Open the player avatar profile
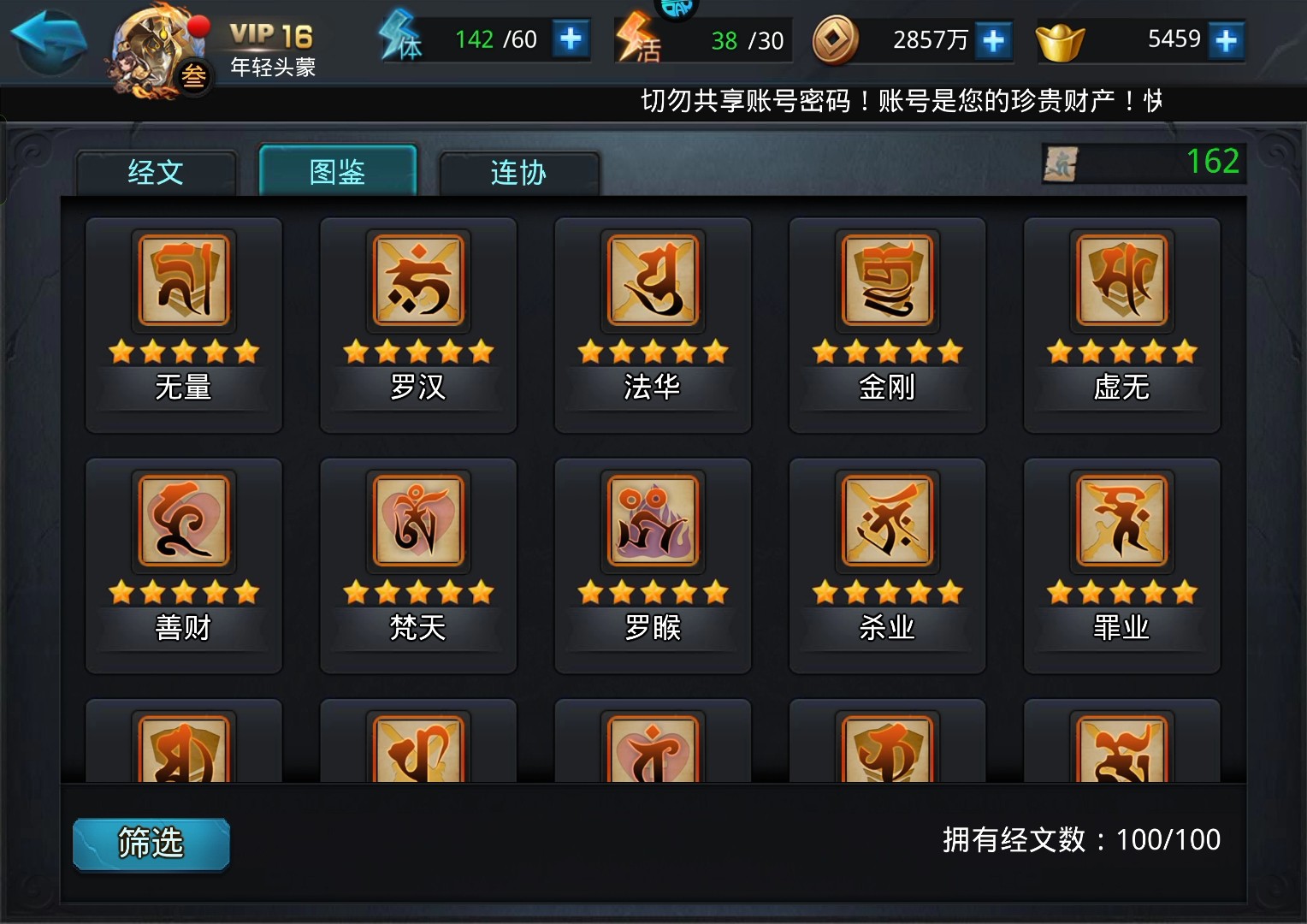This screenshot has width=1307, height=924. pos(154,47)
